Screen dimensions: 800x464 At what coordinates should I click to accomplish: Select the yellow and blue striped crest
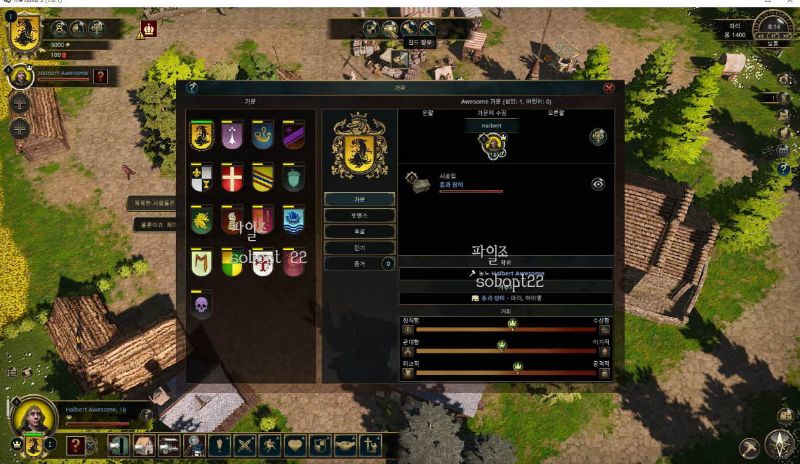(x=262, y=177)
